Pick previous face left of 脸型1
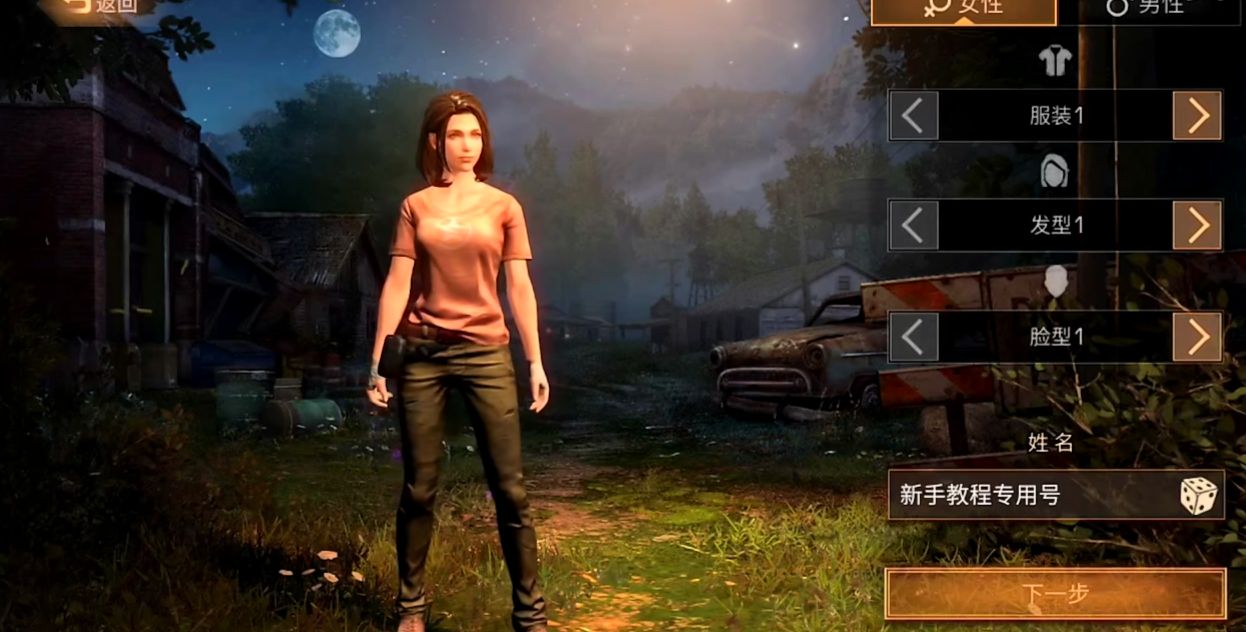Image resolution: width=1246 pixels, height=632 pixels. [x=913, y=337]
